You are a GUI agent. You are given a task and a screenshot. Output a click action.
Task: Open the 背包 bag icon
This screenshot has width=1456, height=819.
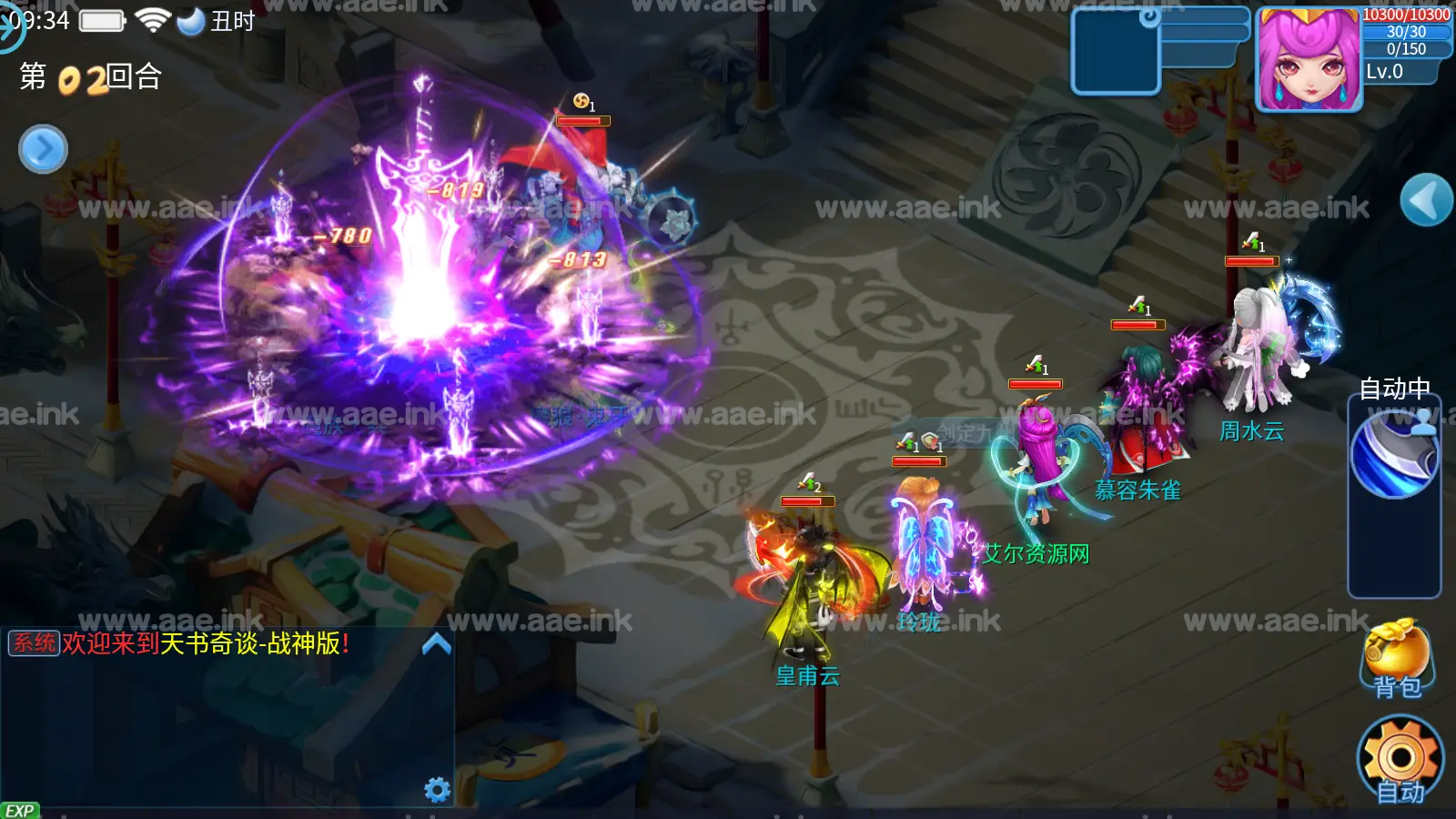coord(1397,658)
